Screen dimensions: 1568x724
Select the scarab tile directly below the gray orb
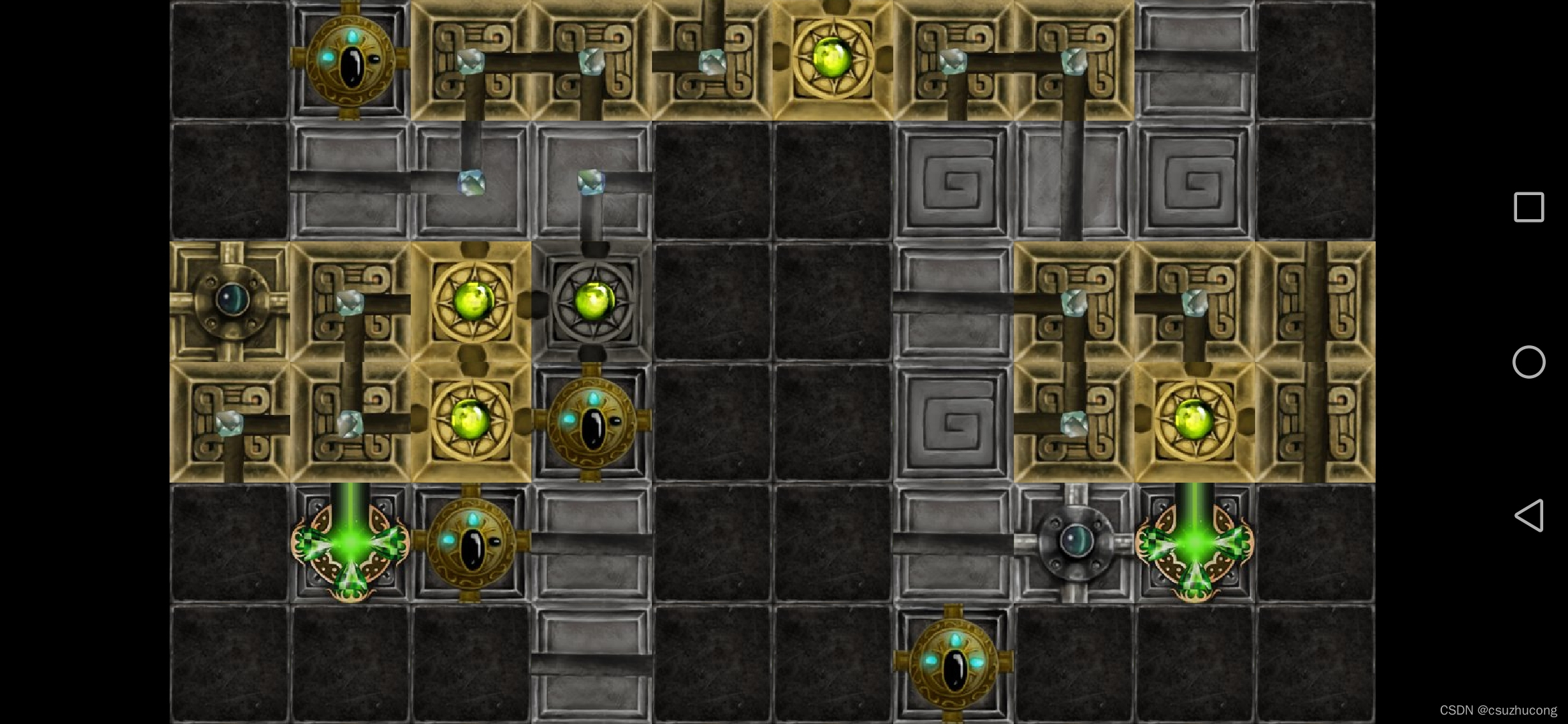coord(592,422)
